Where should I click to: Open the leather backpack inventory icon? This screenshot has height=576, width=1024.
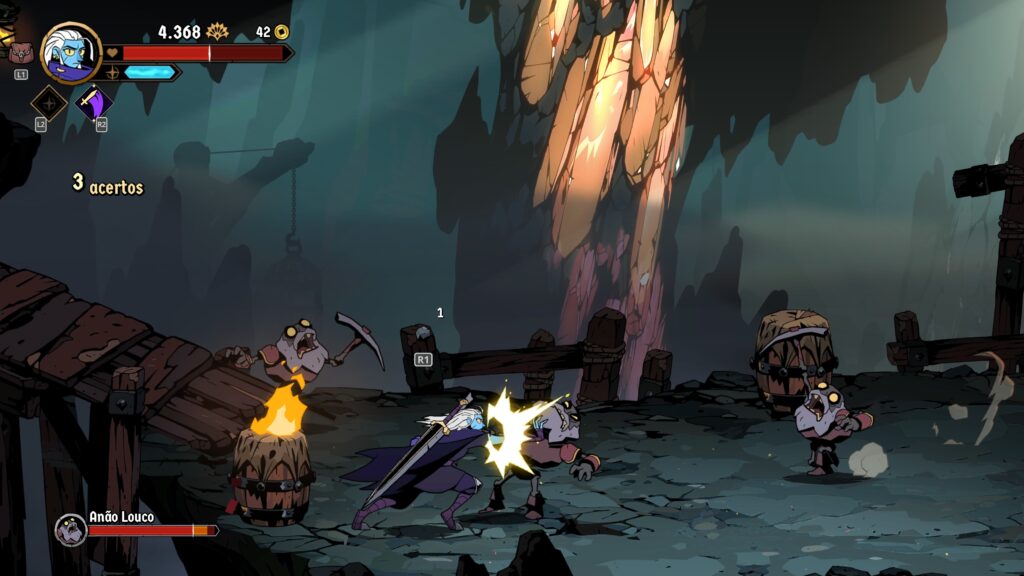(20, 53)
